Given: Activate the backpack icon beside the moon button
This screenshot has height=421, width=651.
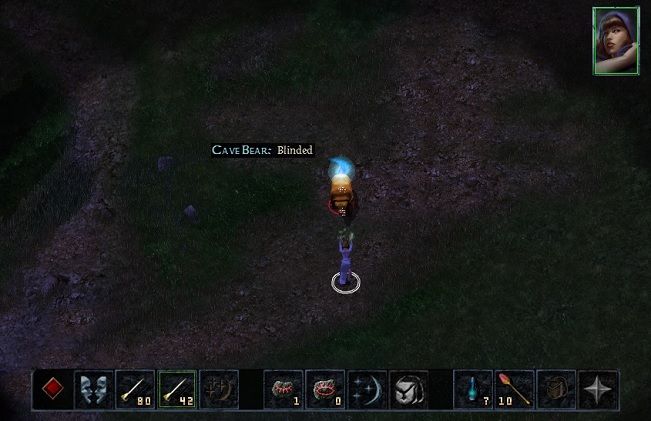Looking at the screenshot, I should (x=408, y=389).
